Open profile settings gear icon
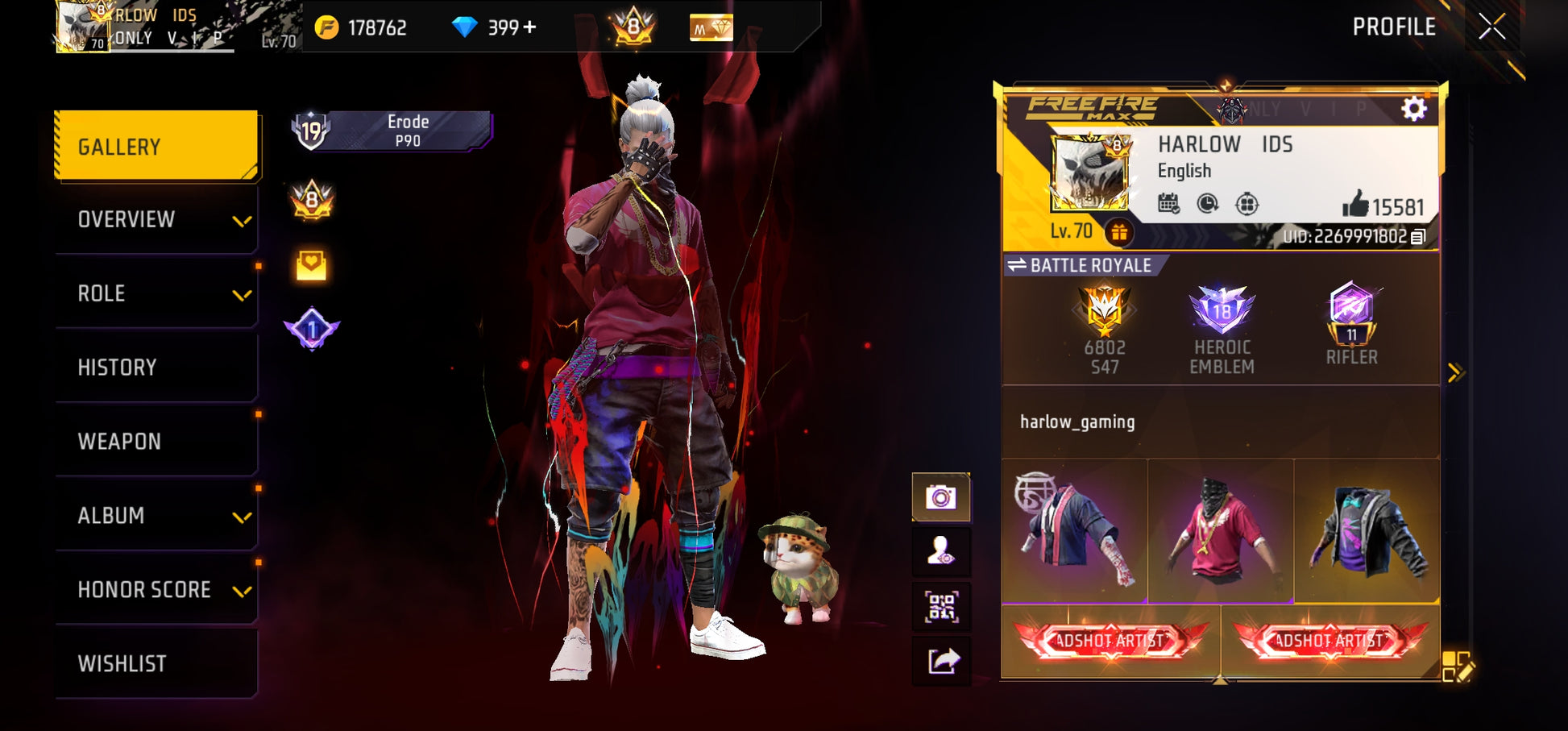 click(1413, 109)
